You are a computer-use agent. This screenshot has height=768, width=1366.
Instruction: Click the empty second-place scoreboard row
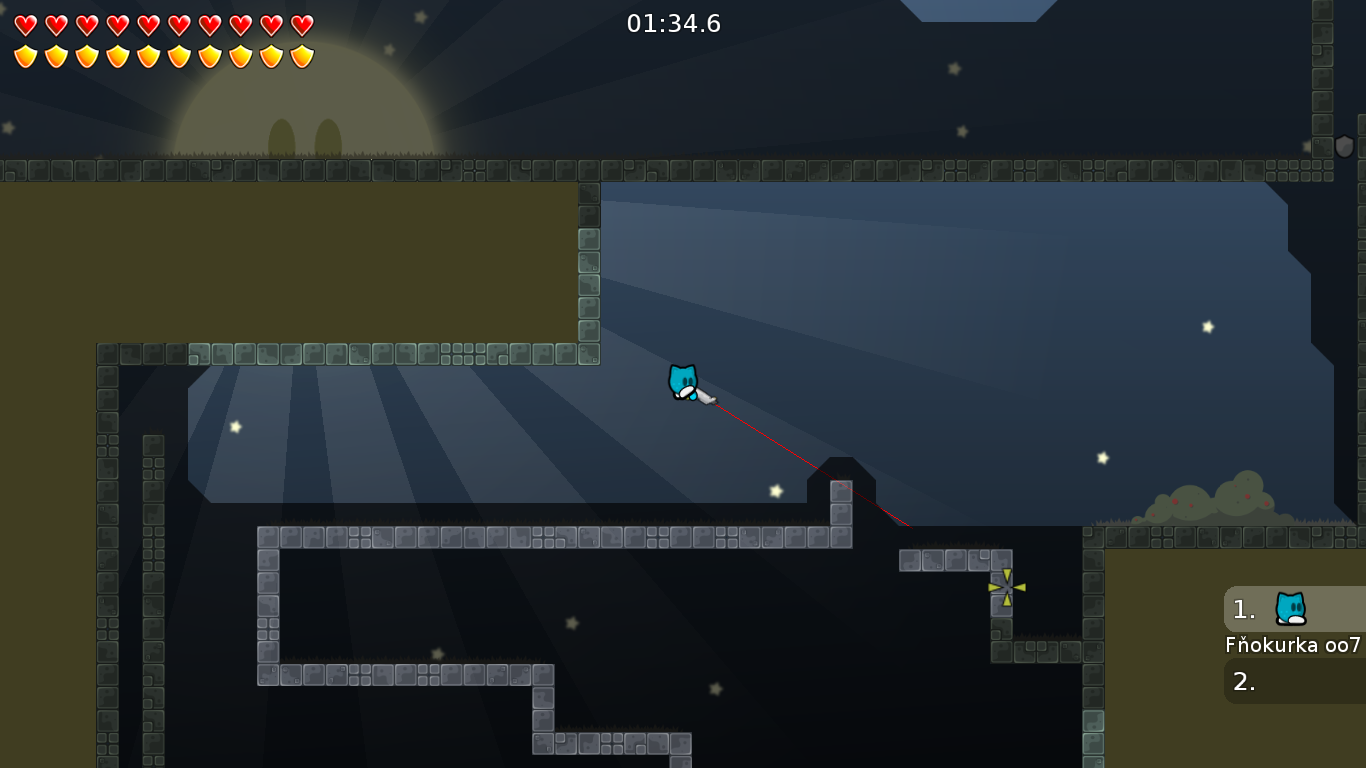1294,681
